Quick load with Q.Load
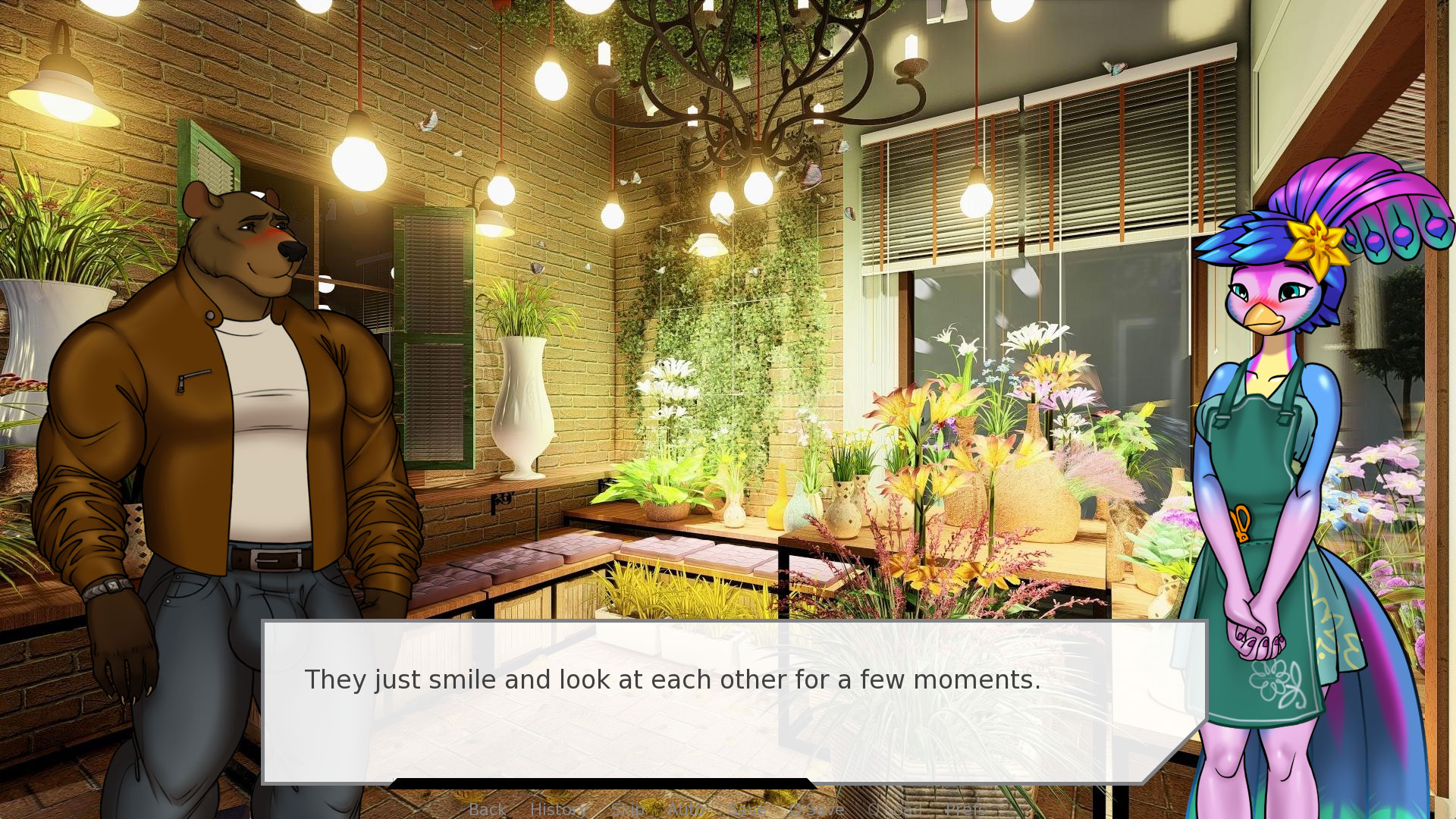 click(x=895, y=809)
